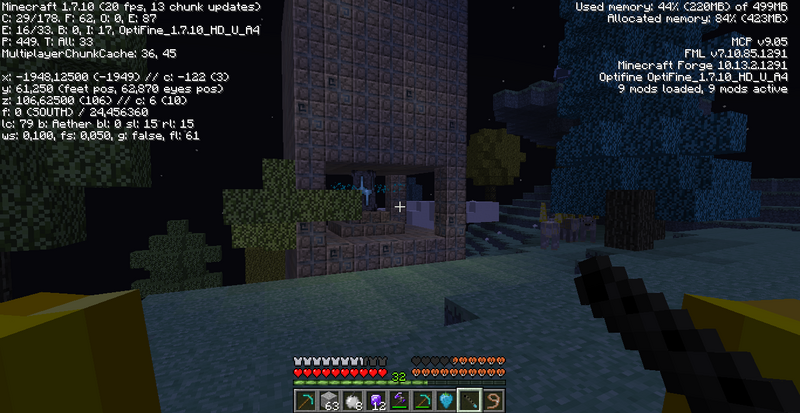This screenshot has height=413, width=800.
Task: Select the stone block stack of 63
Action: 329,400
